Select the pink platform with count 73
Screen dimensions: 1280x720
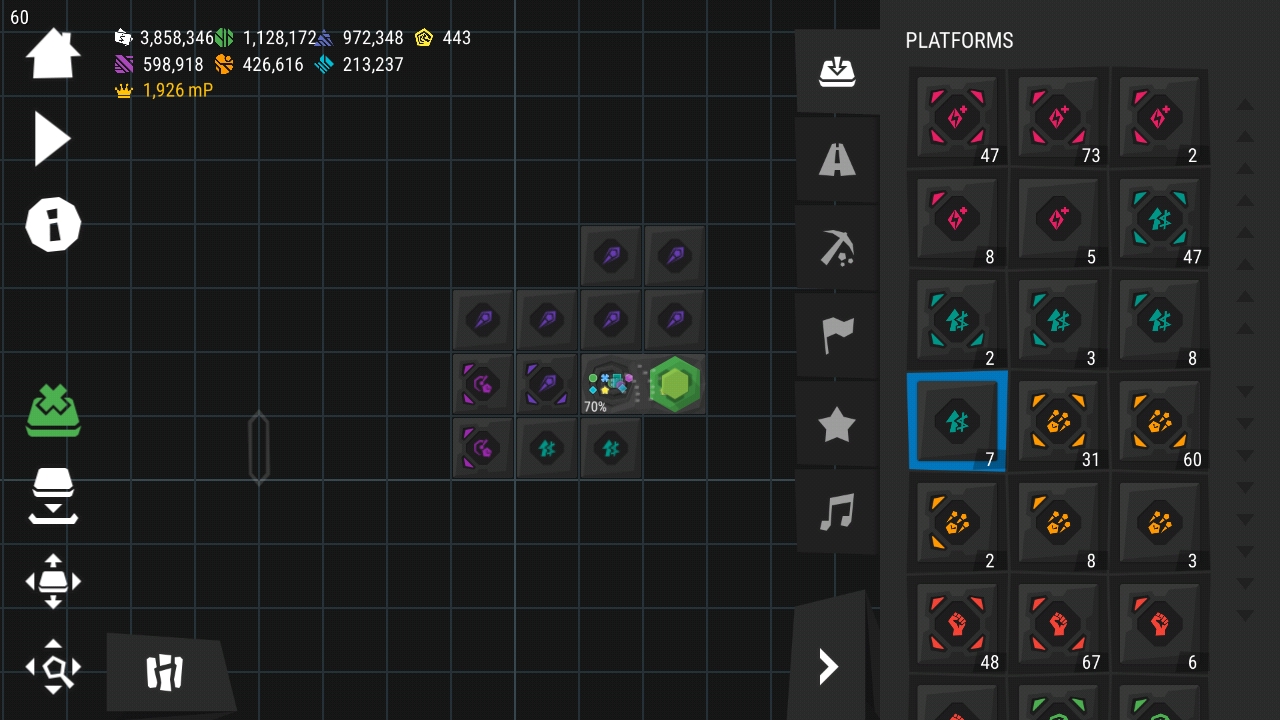click(x=1058, y=118)
